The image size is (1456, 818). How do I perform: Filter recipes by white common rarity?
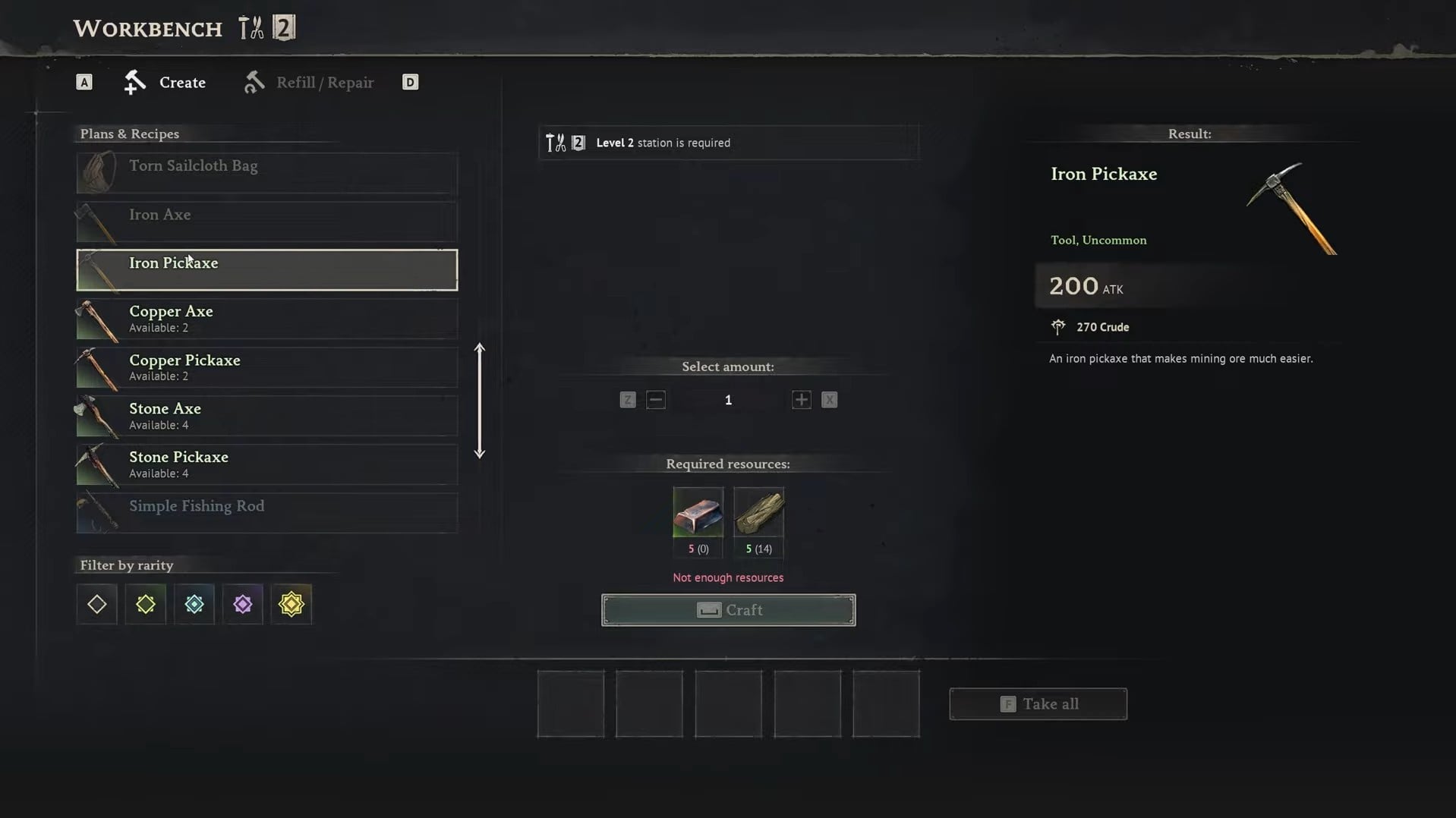click(x=97, y=604)
